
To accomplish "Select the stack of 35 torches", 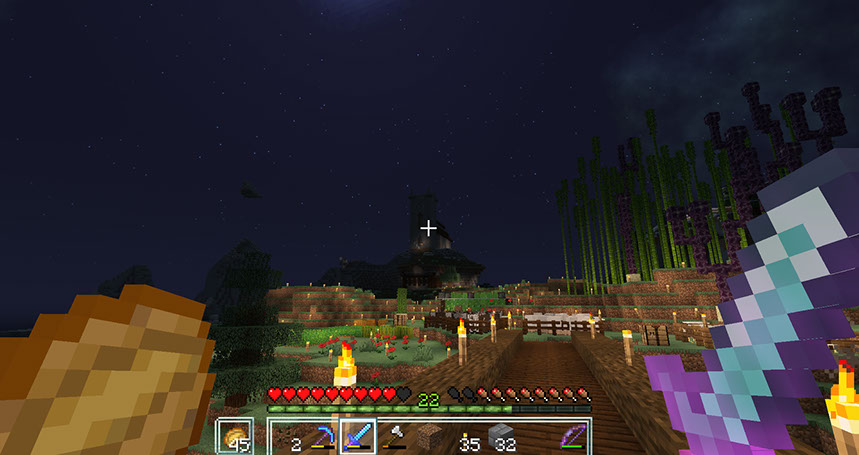I will (x=466, y=437).
